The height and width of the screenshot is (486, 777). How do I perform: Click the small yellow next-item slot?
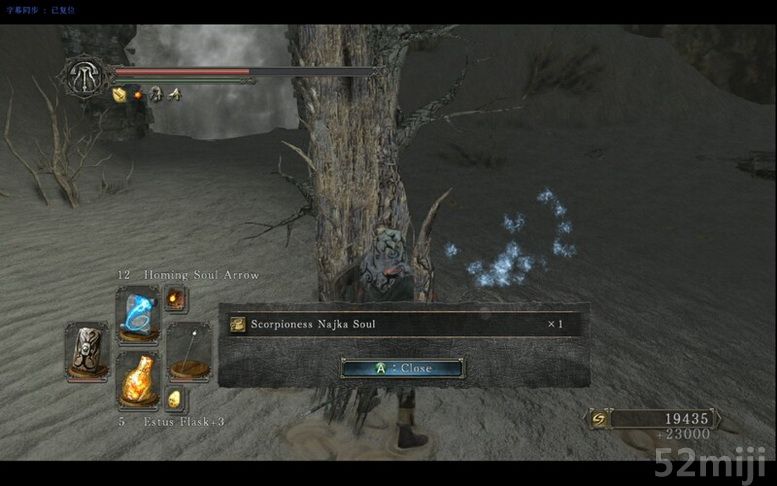coord(174,398)
